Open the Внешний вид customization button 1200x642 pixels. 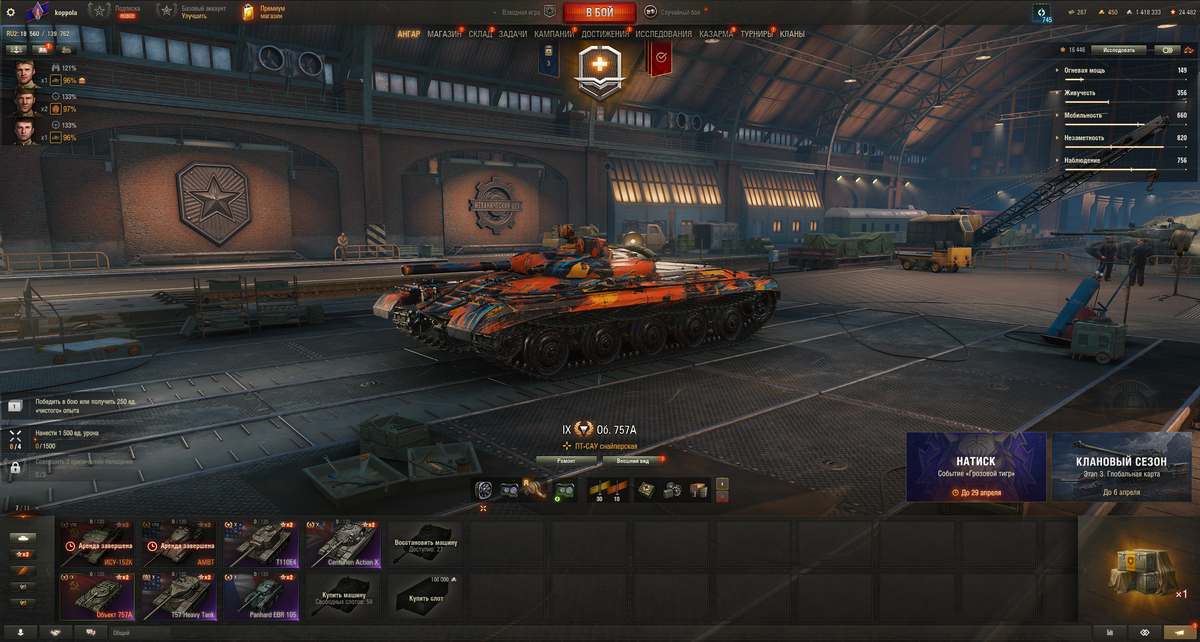[631, 461]
